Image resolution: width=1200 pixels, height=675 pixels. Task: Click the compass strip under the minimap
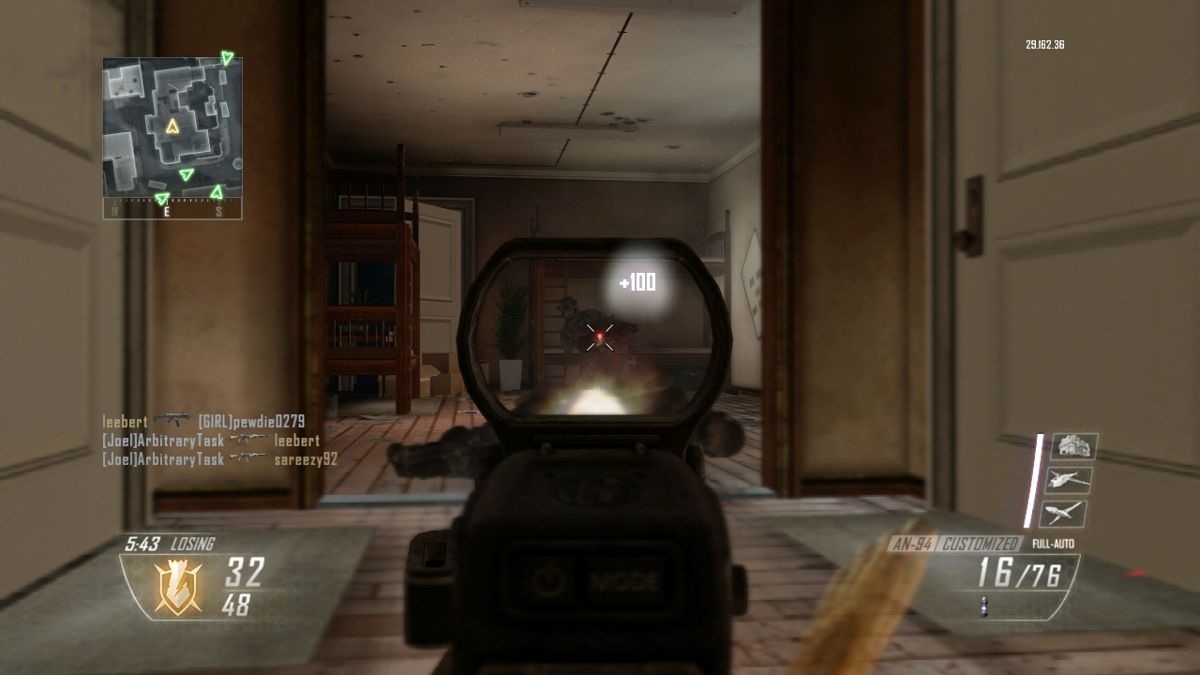(172, 211)
